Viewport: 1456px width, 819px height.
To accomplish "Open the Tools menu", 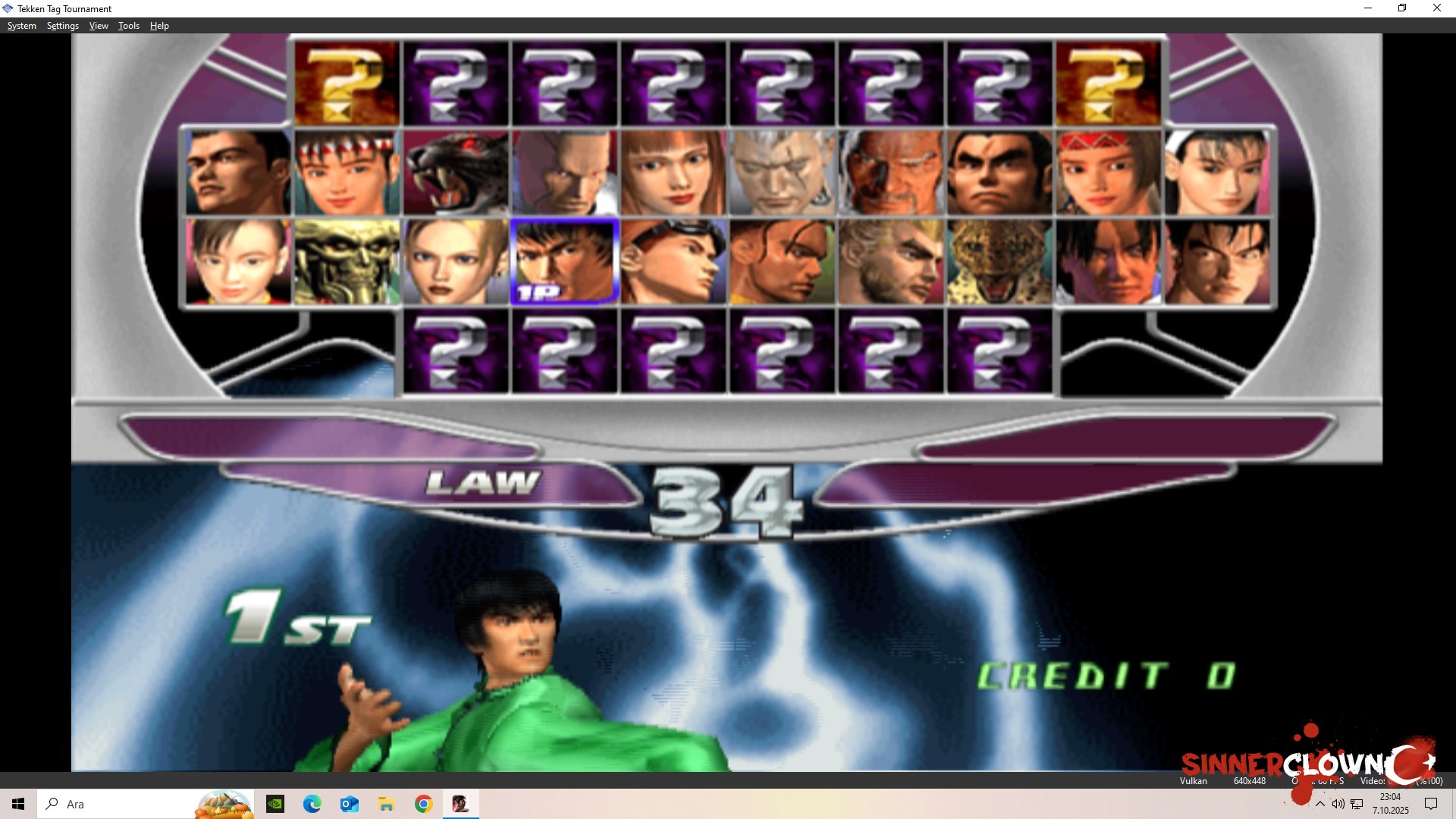I will pyautogui.click(x=127, y=25).
